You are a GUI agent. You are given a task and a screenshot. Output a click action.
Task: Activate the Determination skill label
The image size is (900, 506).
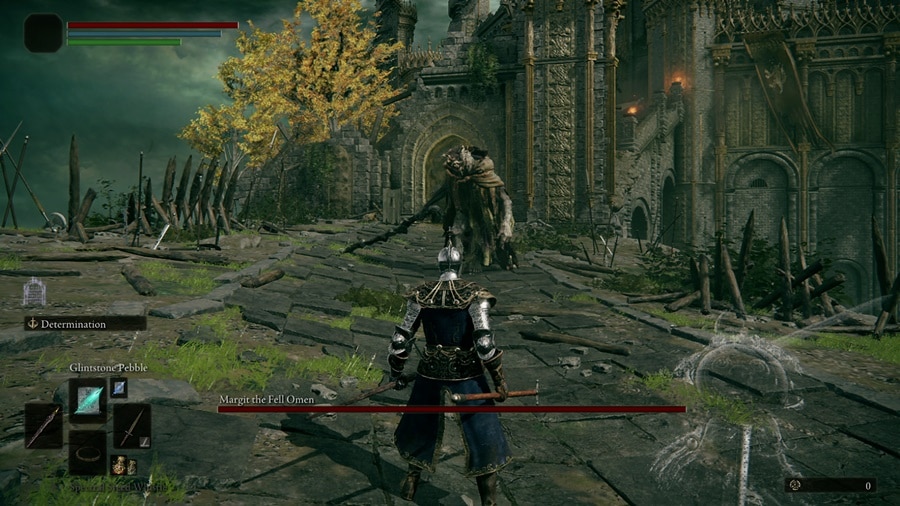click(86, 323)
